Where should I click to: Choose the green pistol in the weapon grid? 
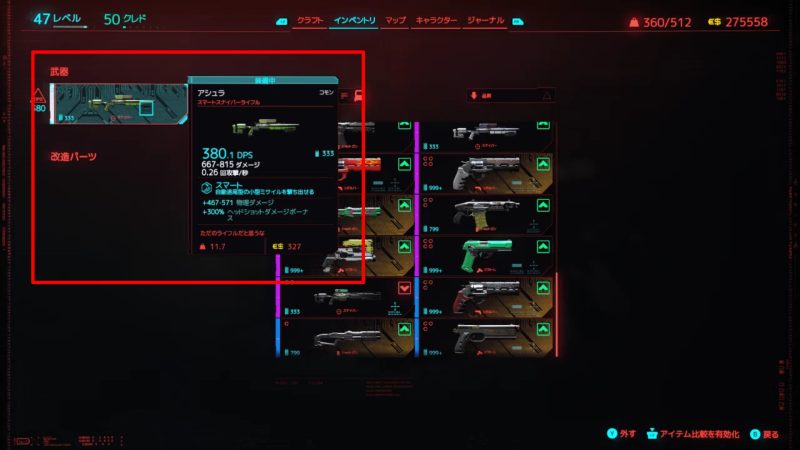484,254
